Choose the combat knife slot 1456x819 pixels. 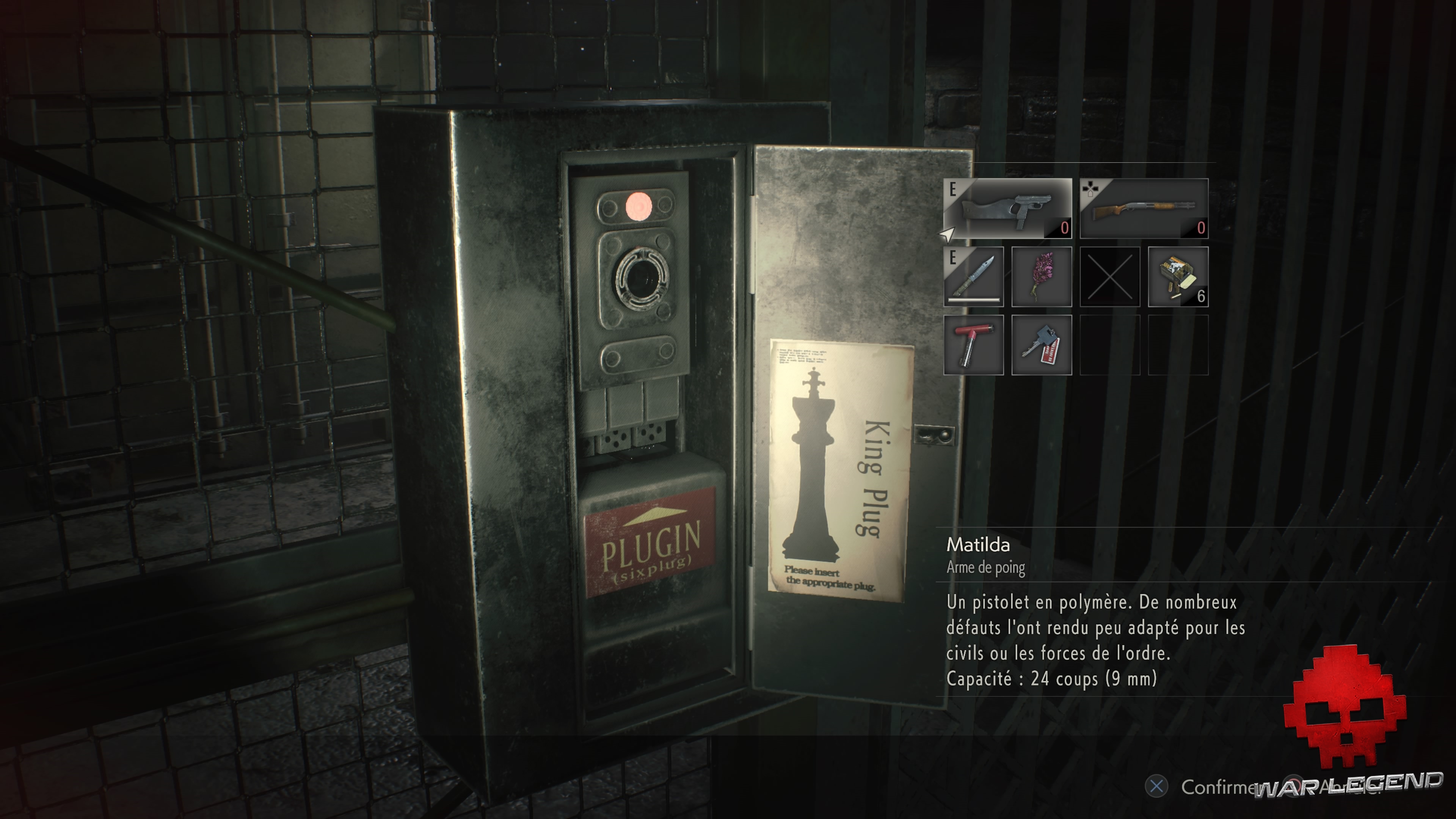[x=973, y=276]
